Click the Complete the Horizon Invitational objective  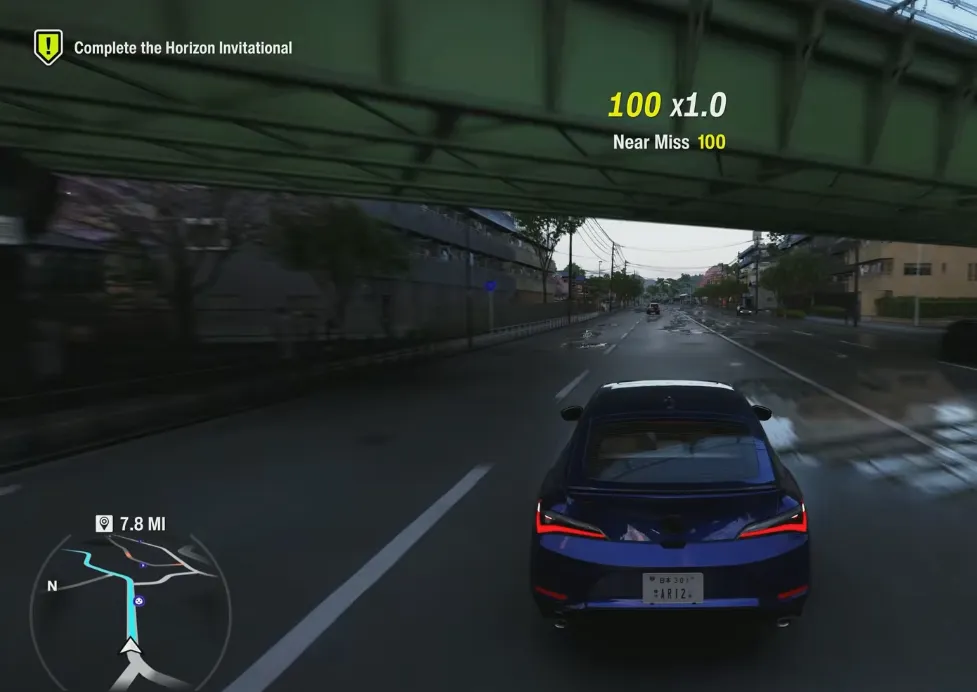click(183, 47)
